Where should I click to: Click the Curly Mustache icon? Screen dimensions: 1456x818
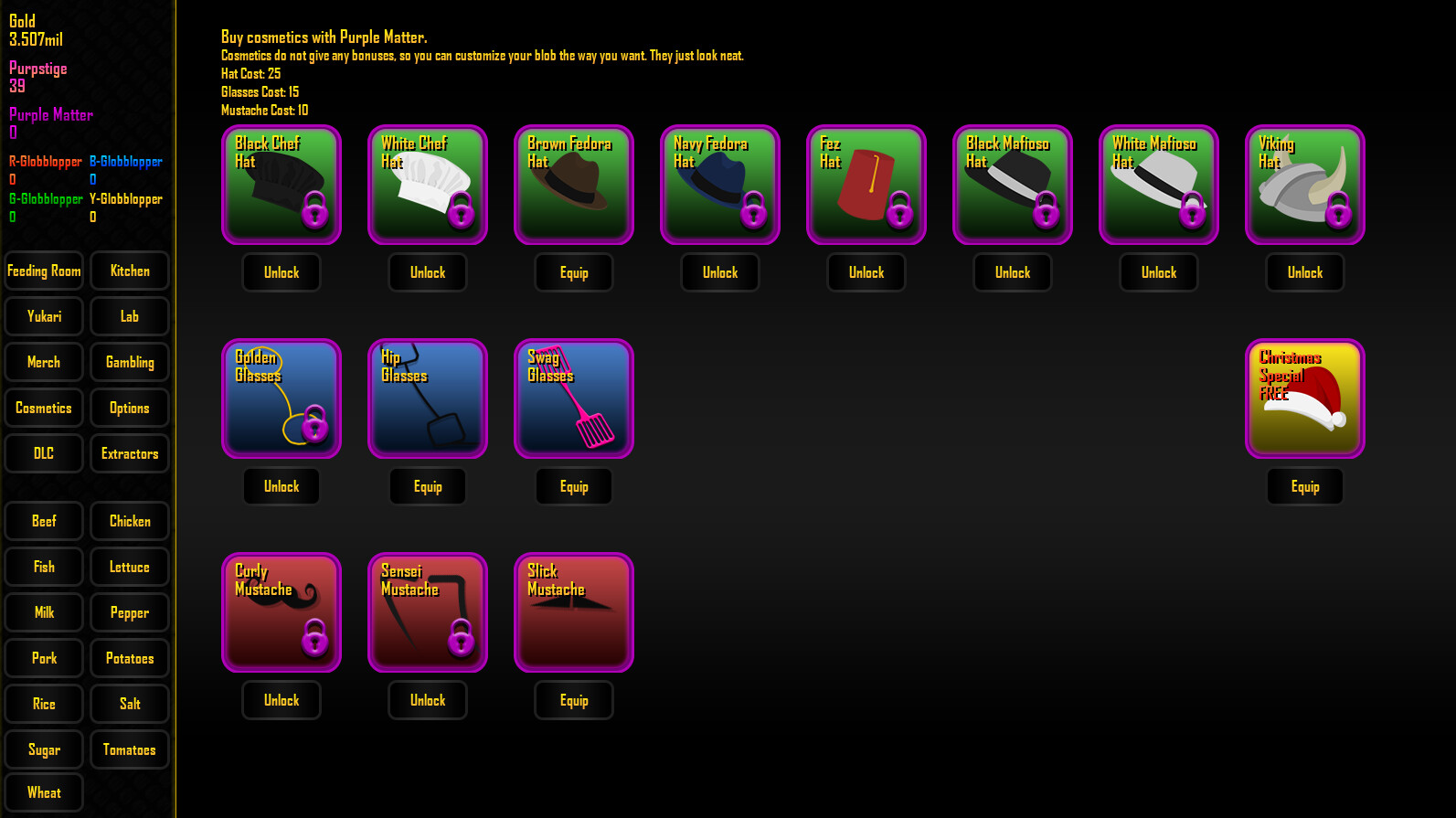281,611
